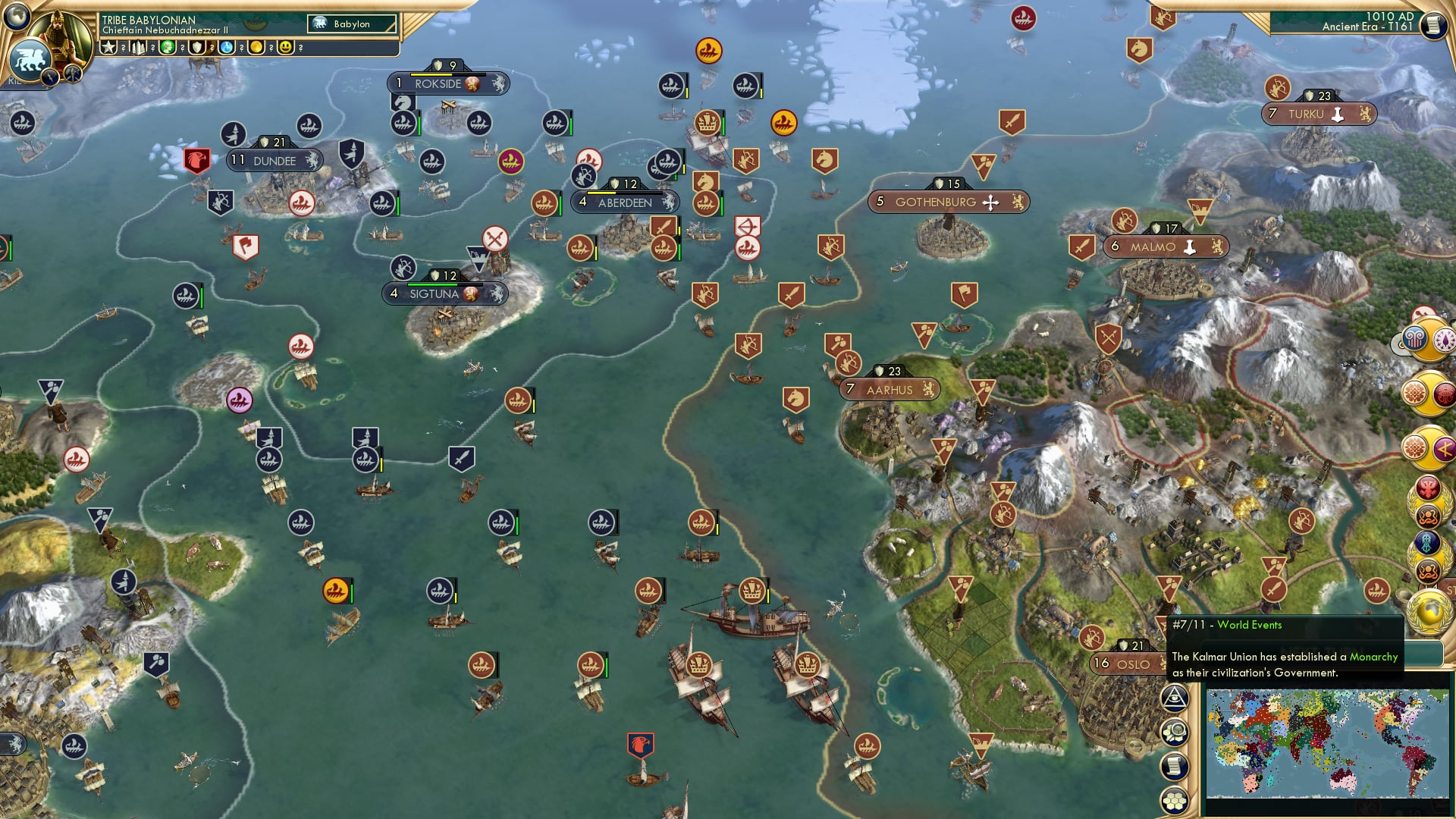The width and height of the screenshot is (1456, 819).
Task: Select the Nebuchadnezzar II leader portrait
Action: [58, 39]
